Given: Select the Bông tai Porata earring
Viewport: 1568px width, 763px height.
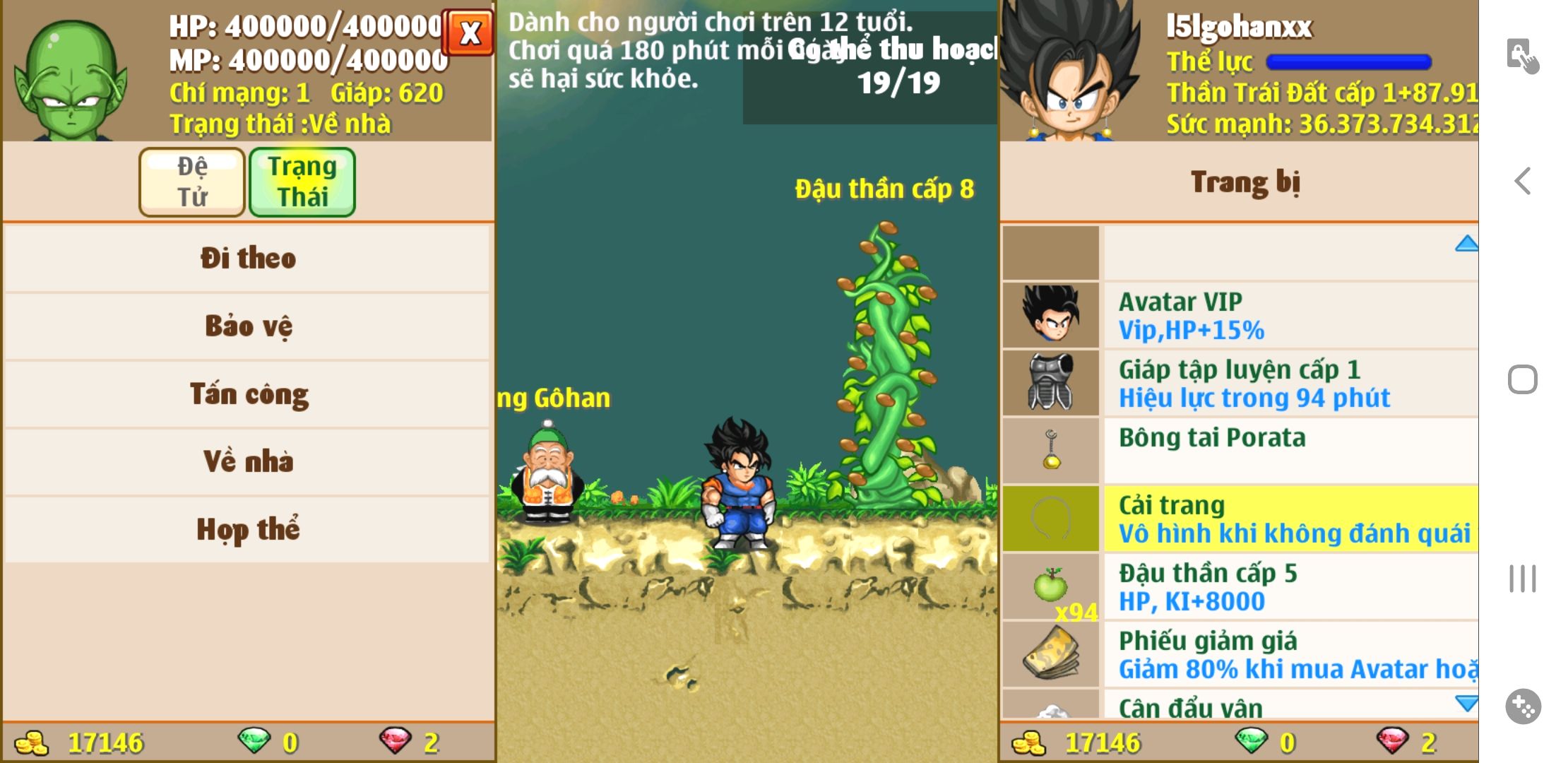Looking at the screenshot, I should click(1289, 451).
